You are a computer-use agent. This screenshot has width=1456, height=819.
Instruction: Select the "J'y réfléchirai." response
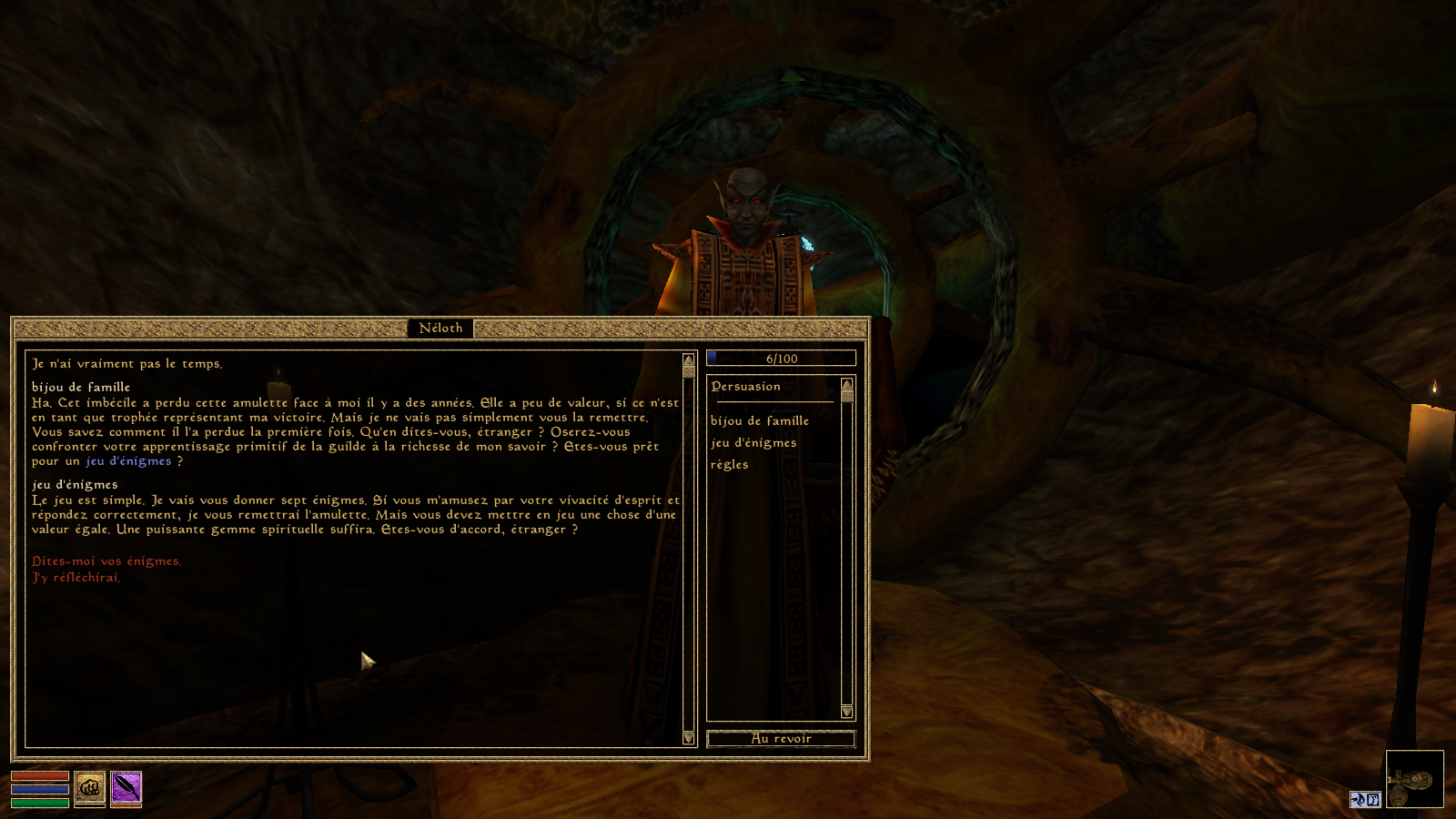[x=76, y=578]
